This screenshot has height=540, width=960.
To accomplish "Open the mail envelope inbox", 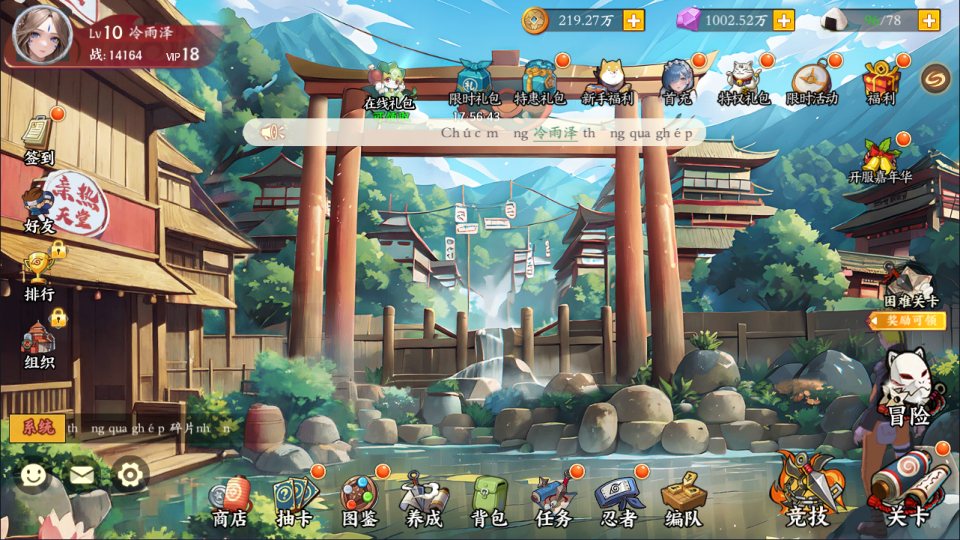I will (82, 475).
